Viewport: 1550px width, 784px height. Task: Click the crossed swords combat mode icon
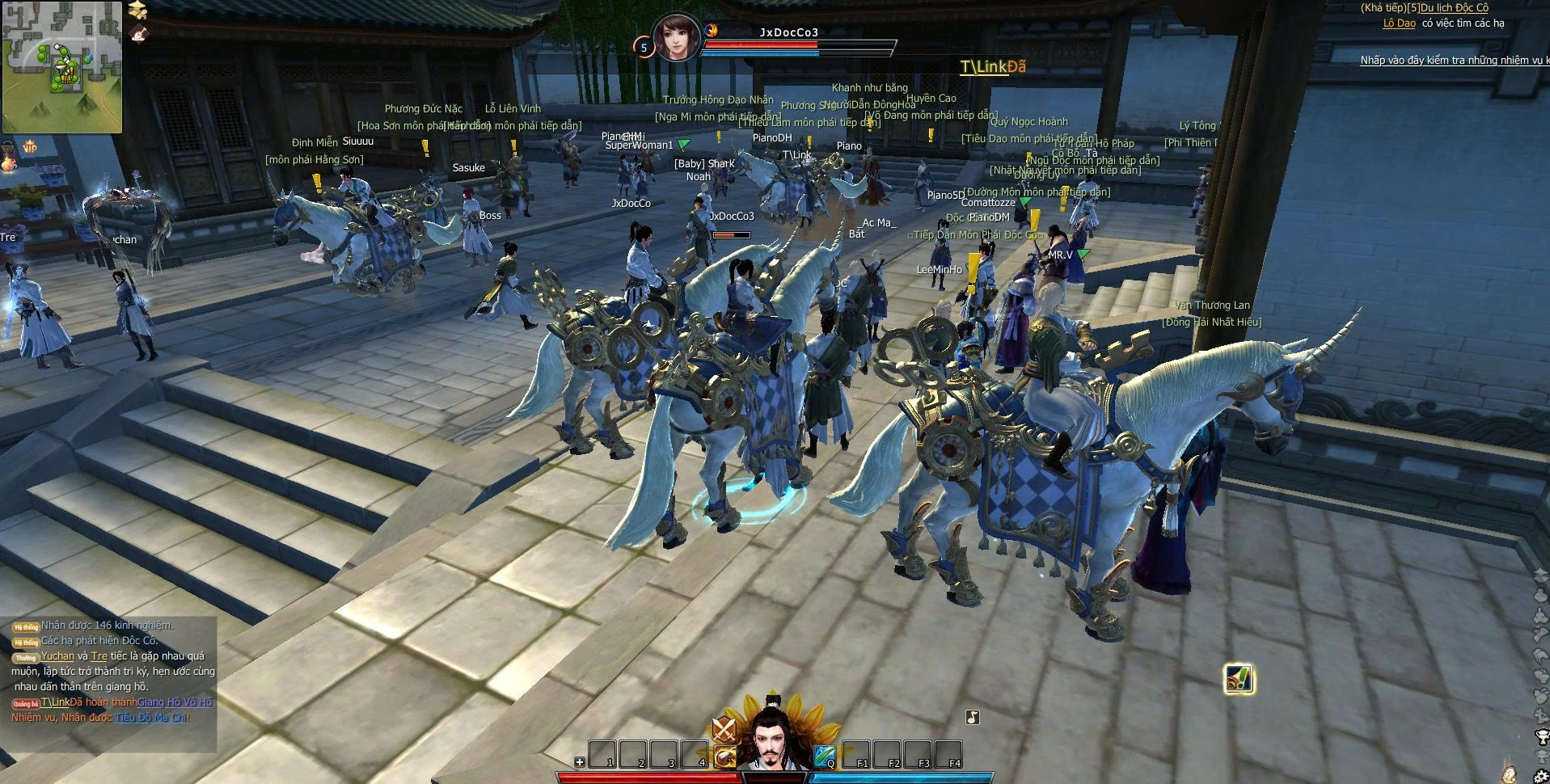point(724,729)
